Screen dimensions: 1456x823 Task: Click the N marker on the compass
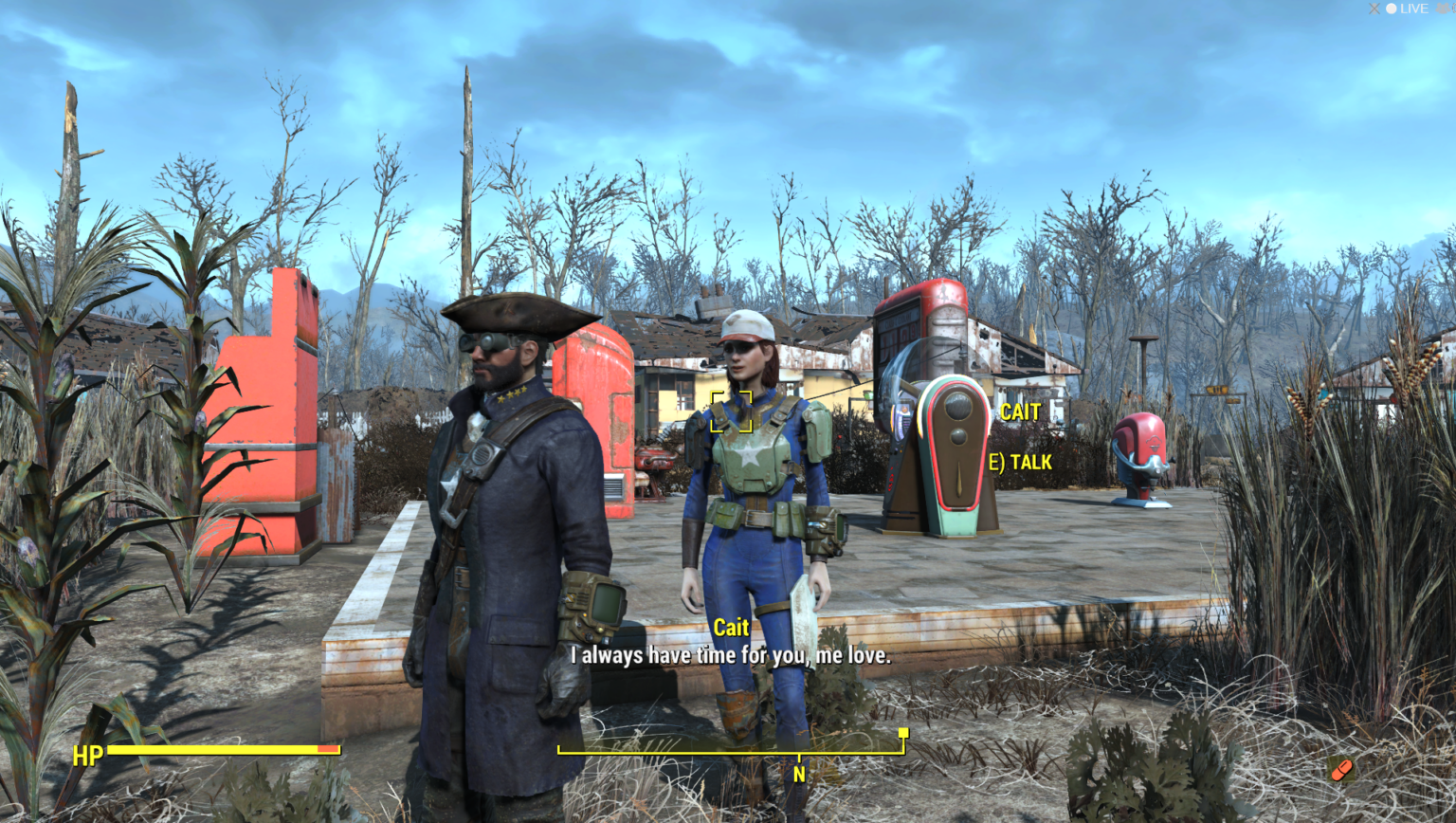799,773
